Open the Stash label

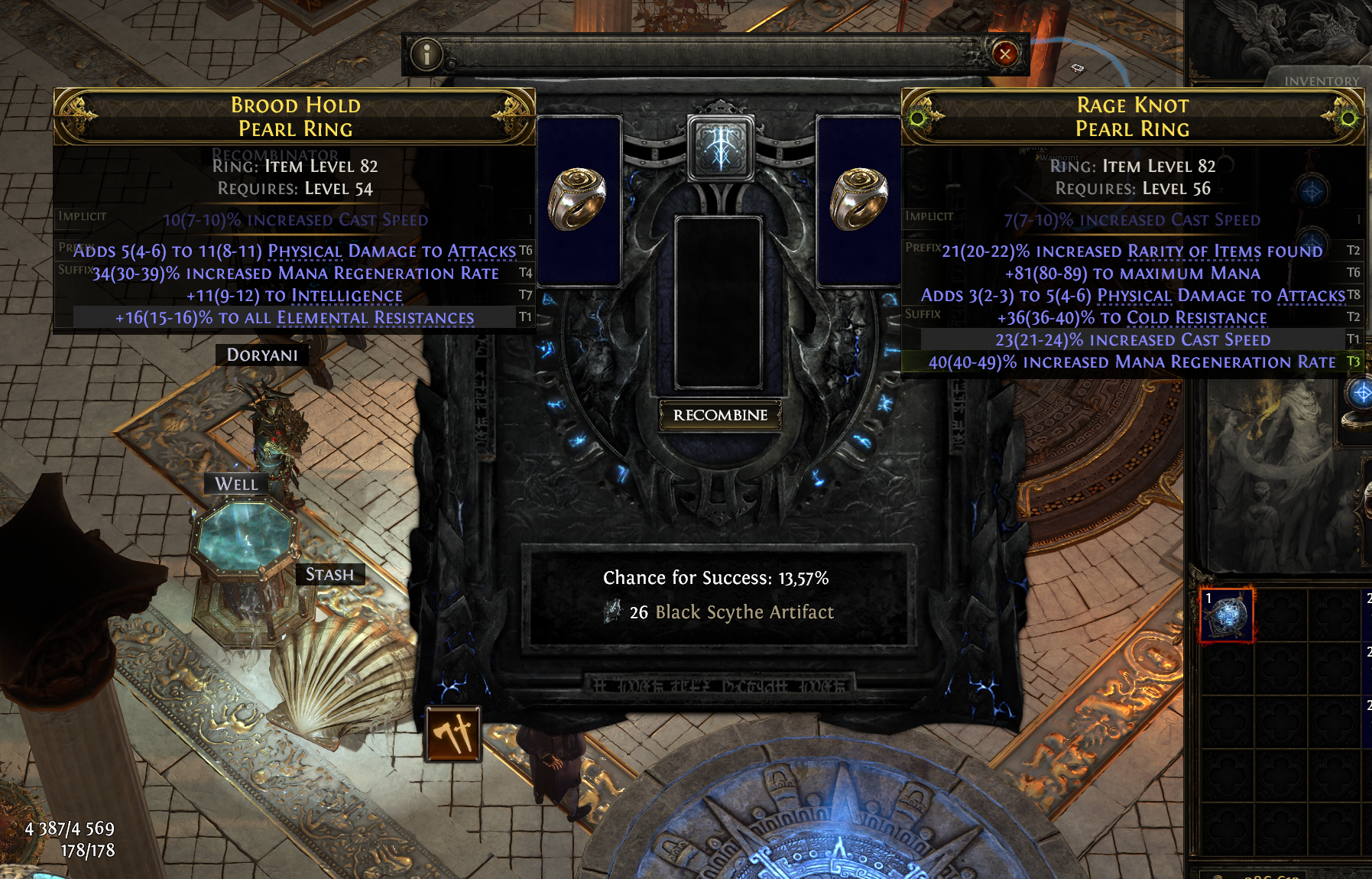[329, 575]
